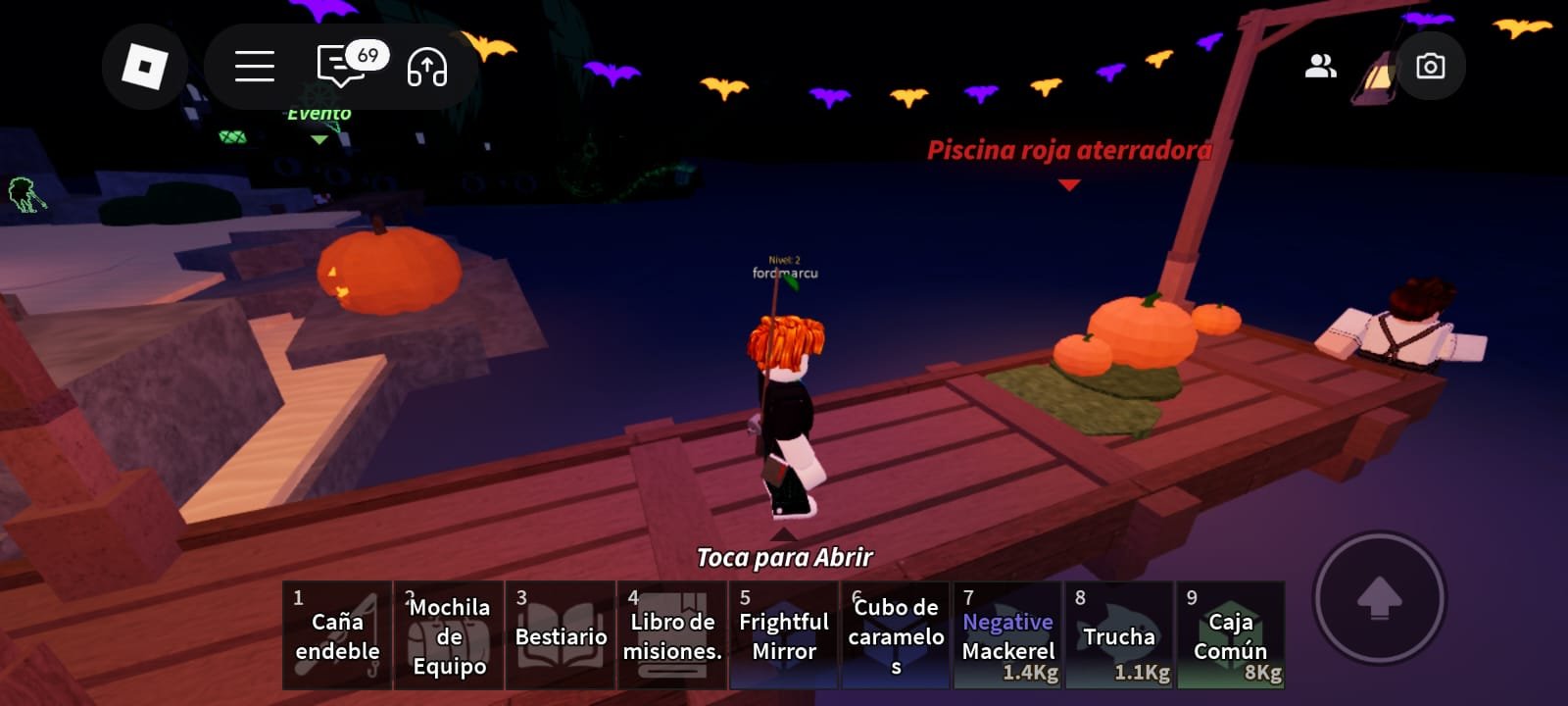
Task: Open the Bestiario book
Action: tap(560, 633)
